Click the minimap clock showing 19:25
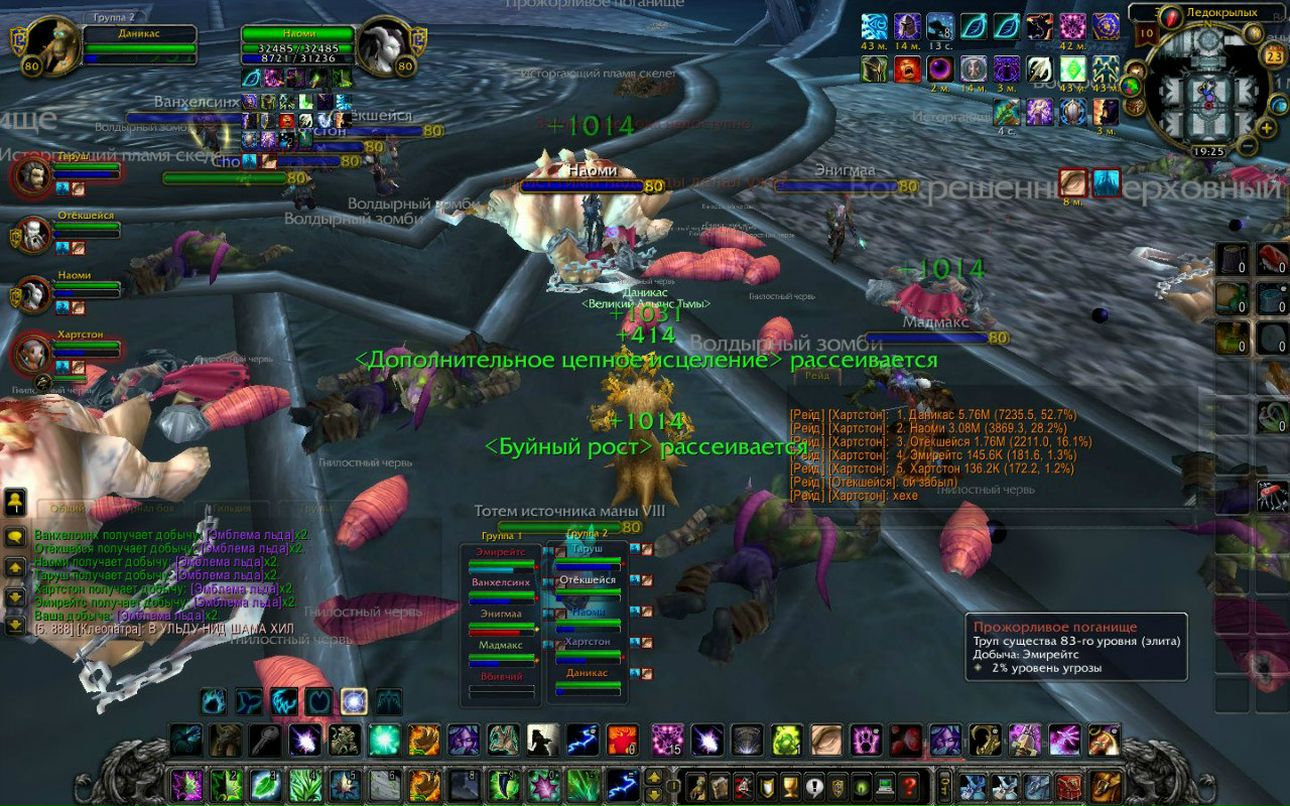The width and height of the screenshot is (1290, 806). pyautogui.click(x=1208, y=152)
